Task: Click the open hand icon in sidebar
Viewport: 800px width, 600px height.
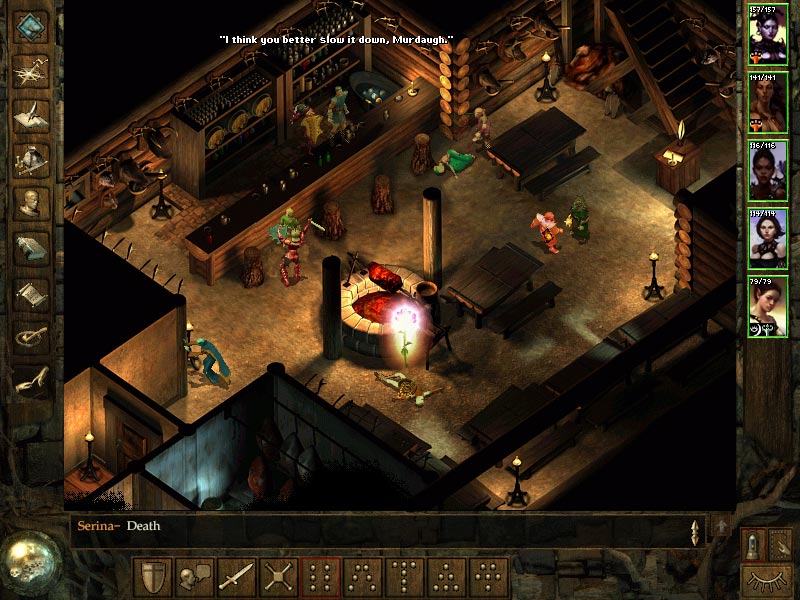Action: tap(32, 381)
